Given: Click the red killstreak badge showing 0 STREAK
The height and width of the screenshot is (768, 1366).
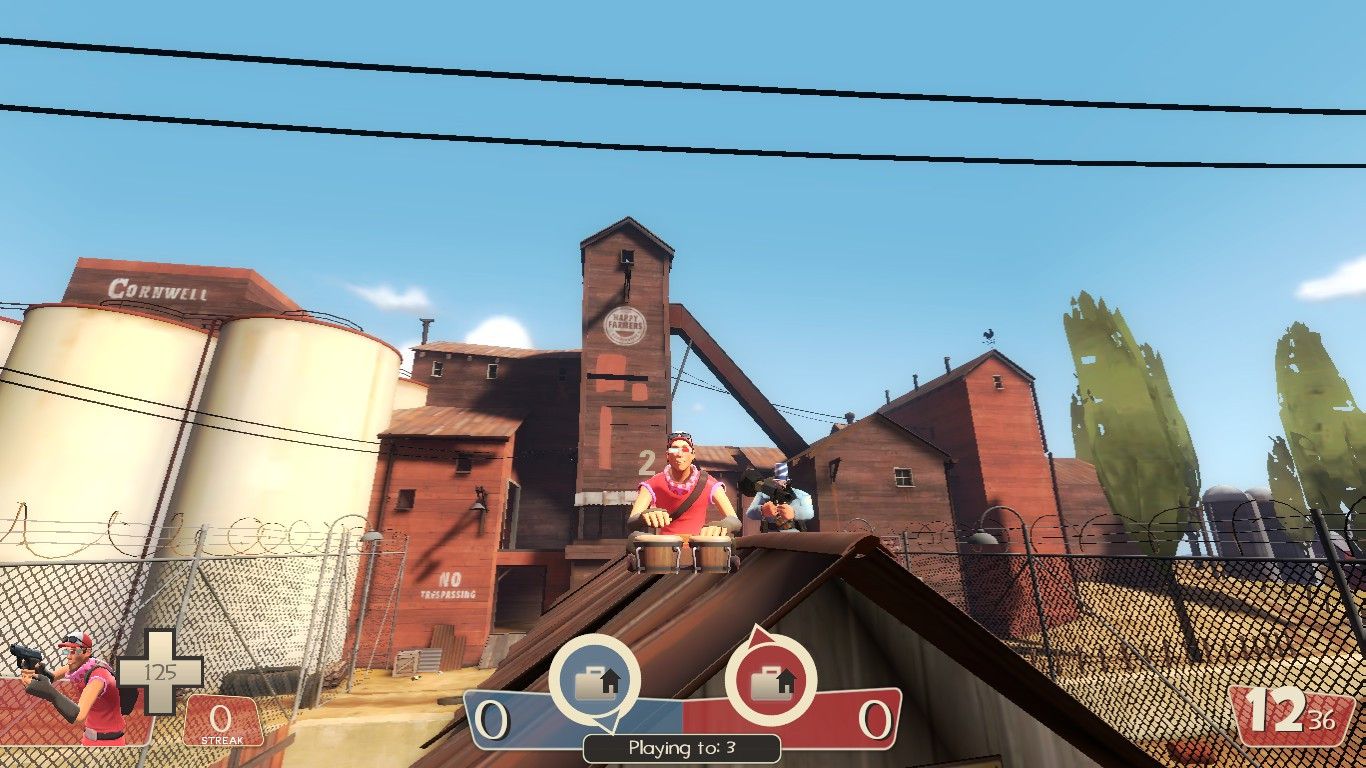Looking at the screenshot, I should pos(222,720).
